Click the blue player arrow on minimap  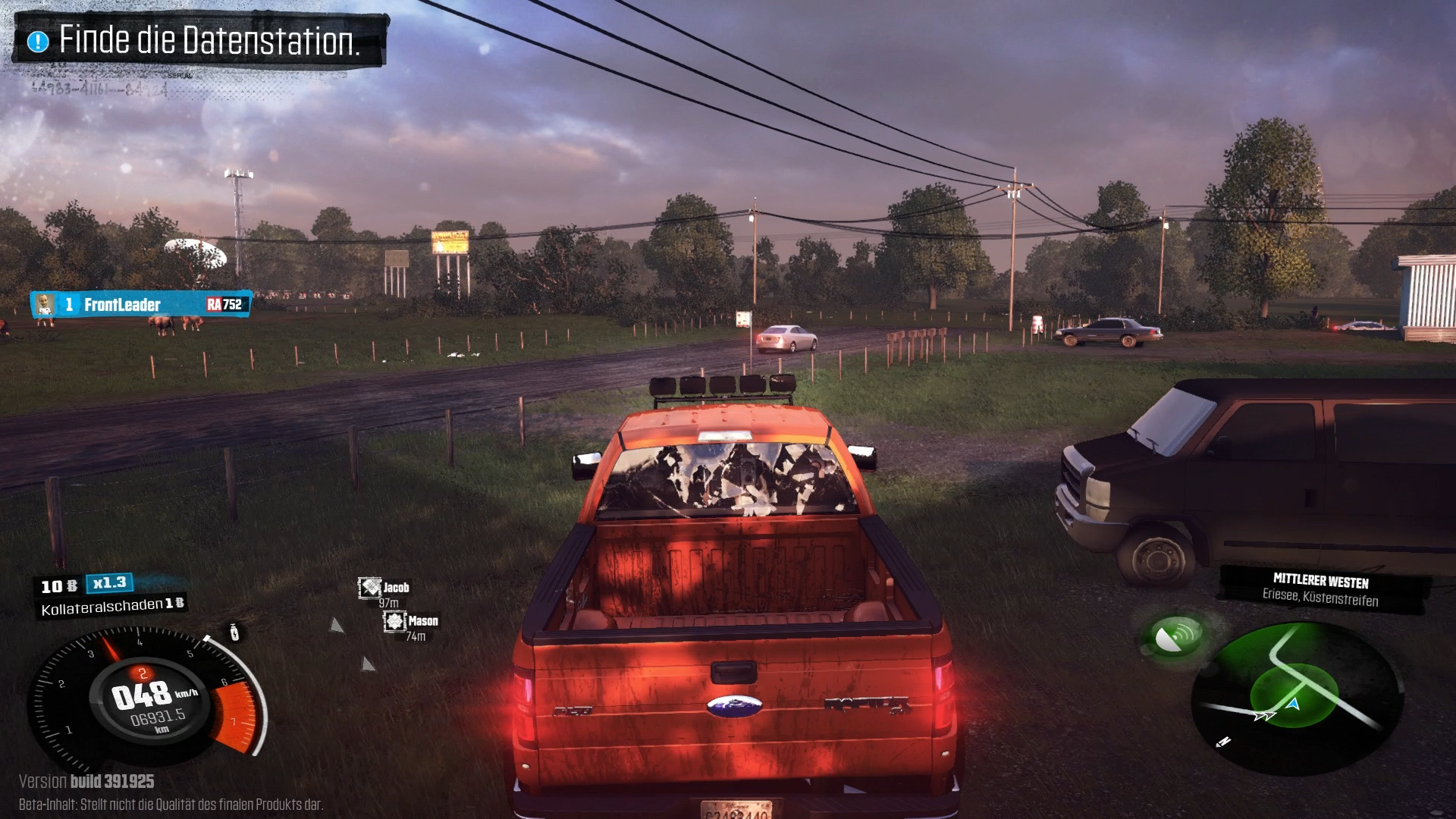tap(1294, 704)
